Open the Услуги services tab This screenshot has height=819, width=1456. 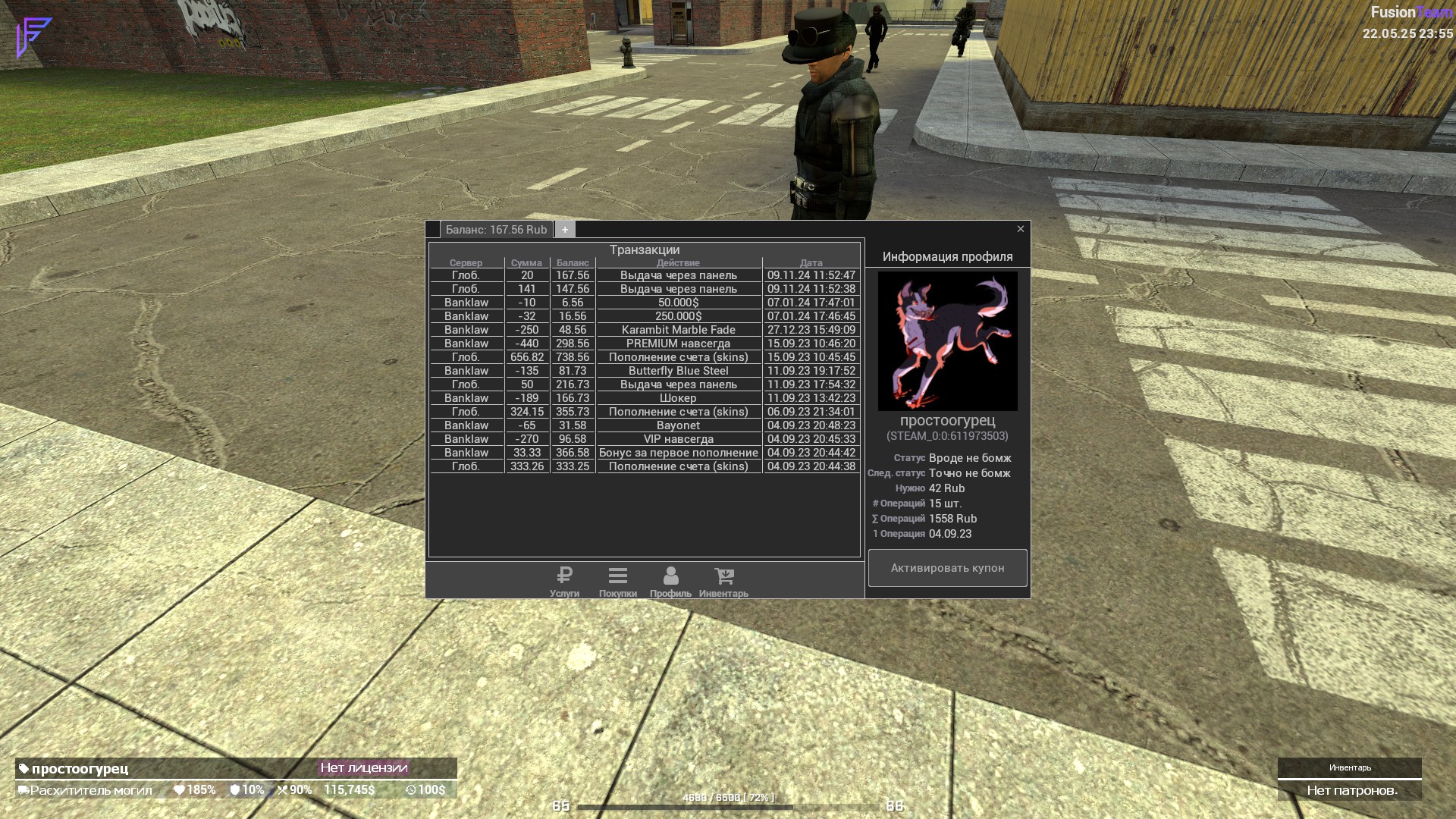pyautogui.click(x=564, y=582)
